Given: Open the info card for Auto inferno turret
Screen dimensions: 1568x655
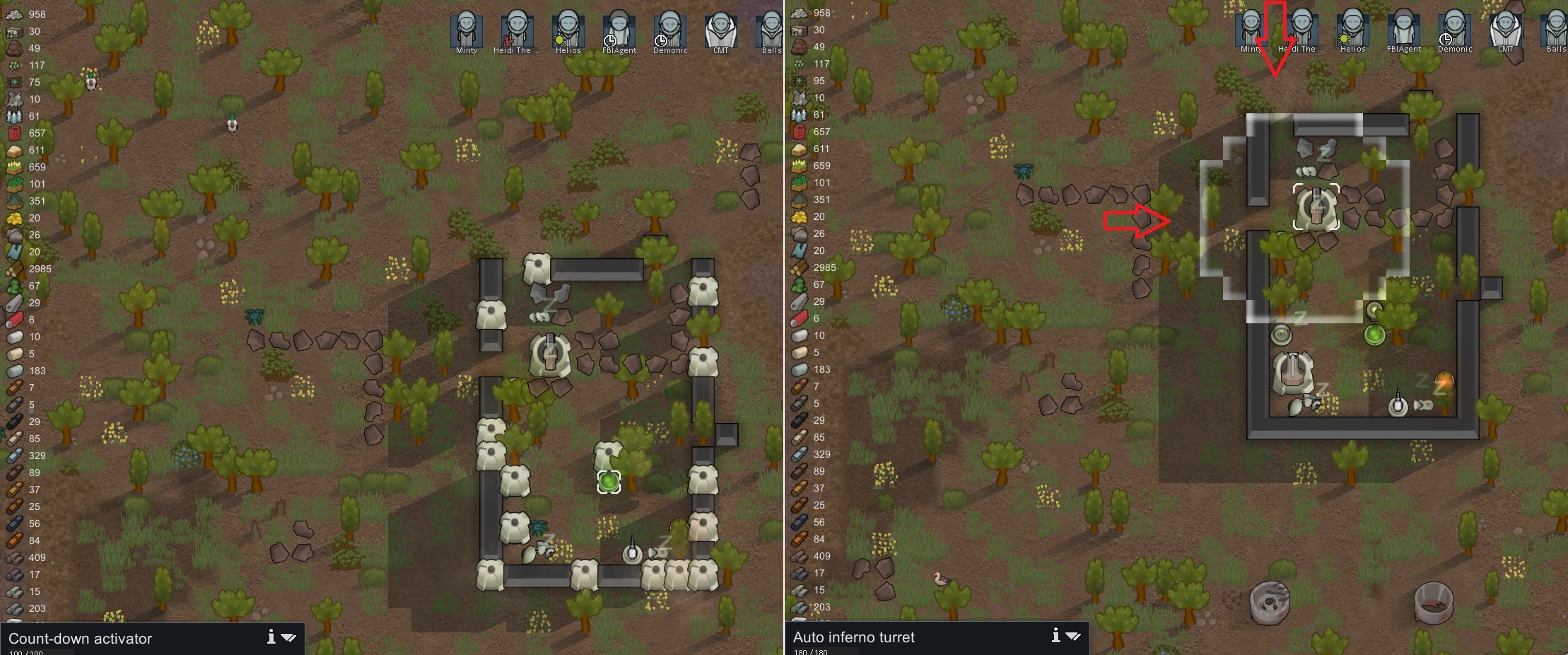Looking at the screenshot, I should click(x=1055, y=636).
